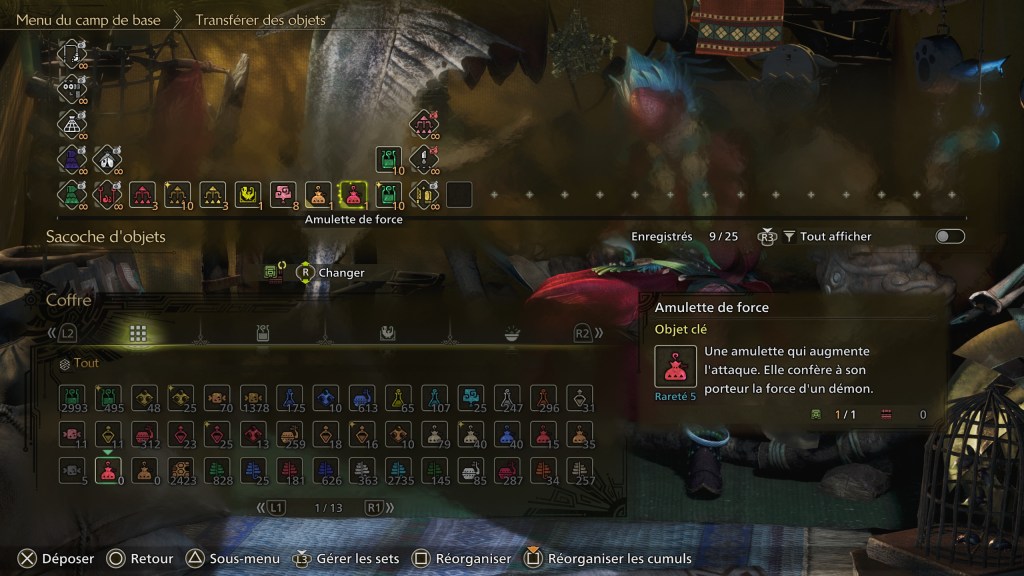Image resolution: width=1024 pixels, height=576 pixels.
Task: Open the potion bottle chest category tab
Action: (262, 333)
